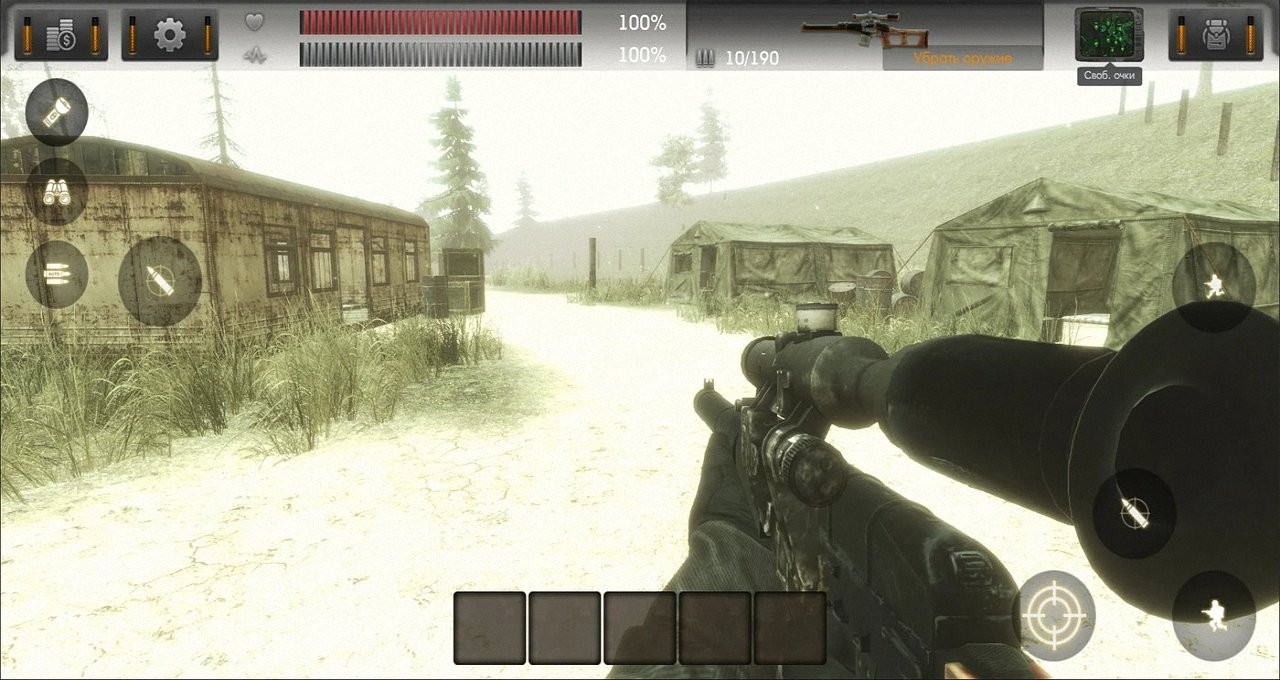The height and width of the screenshot is (680, 1280).
Task: Open the backpack inventory
Action: (x=1216, y=35)
